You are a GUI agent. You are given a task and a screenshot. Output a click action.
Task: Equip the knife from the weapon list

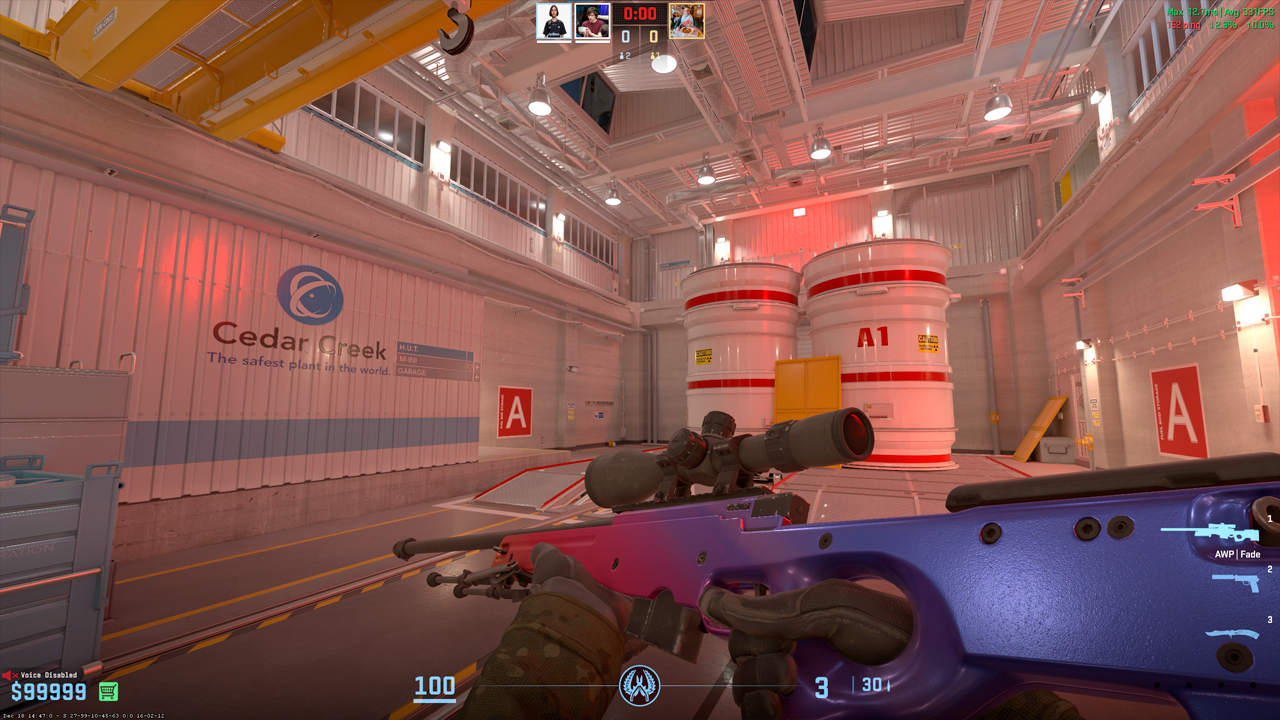click(1231, 633)
